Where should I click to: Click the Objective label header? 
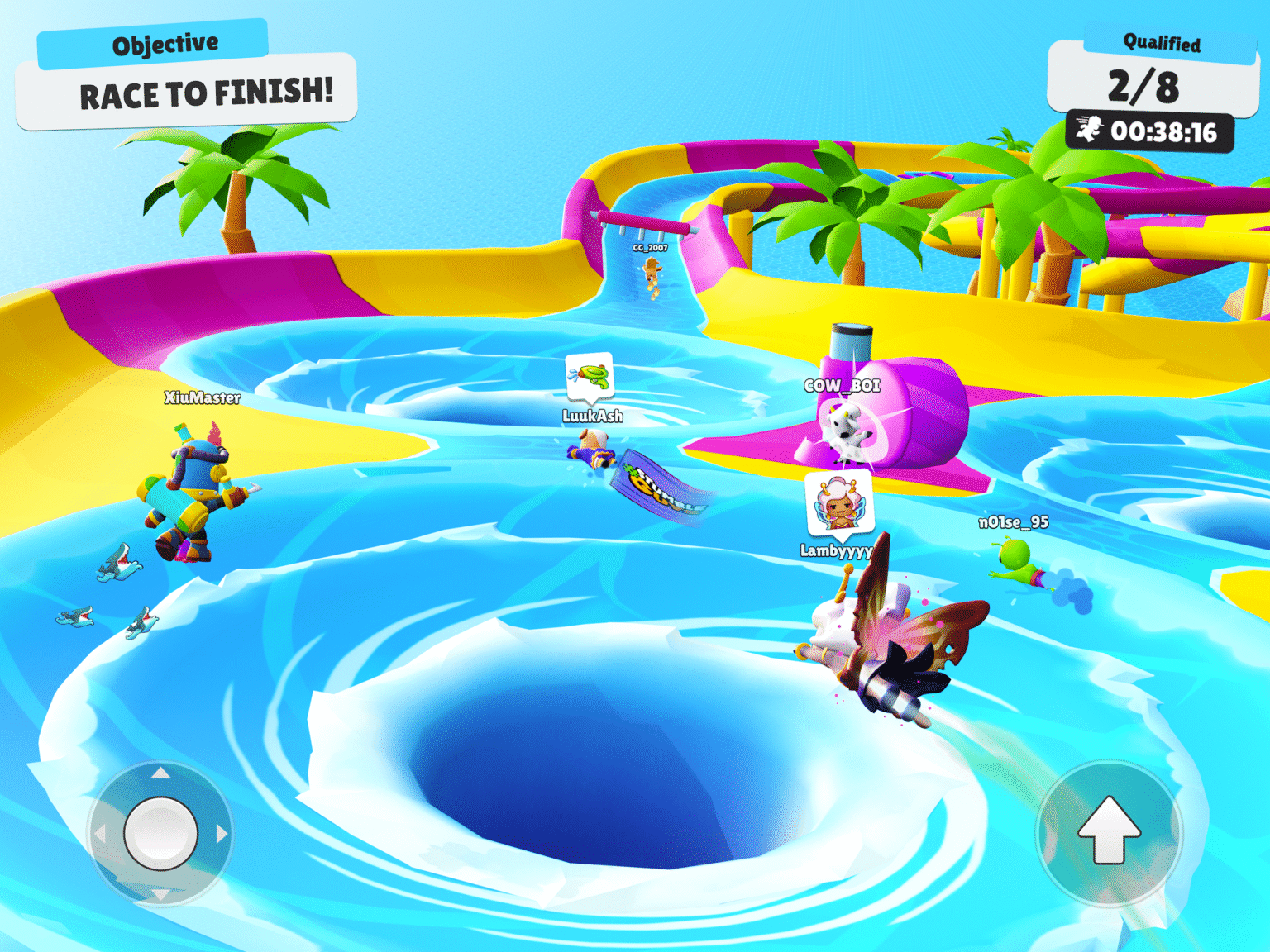[x=166, y=42]
